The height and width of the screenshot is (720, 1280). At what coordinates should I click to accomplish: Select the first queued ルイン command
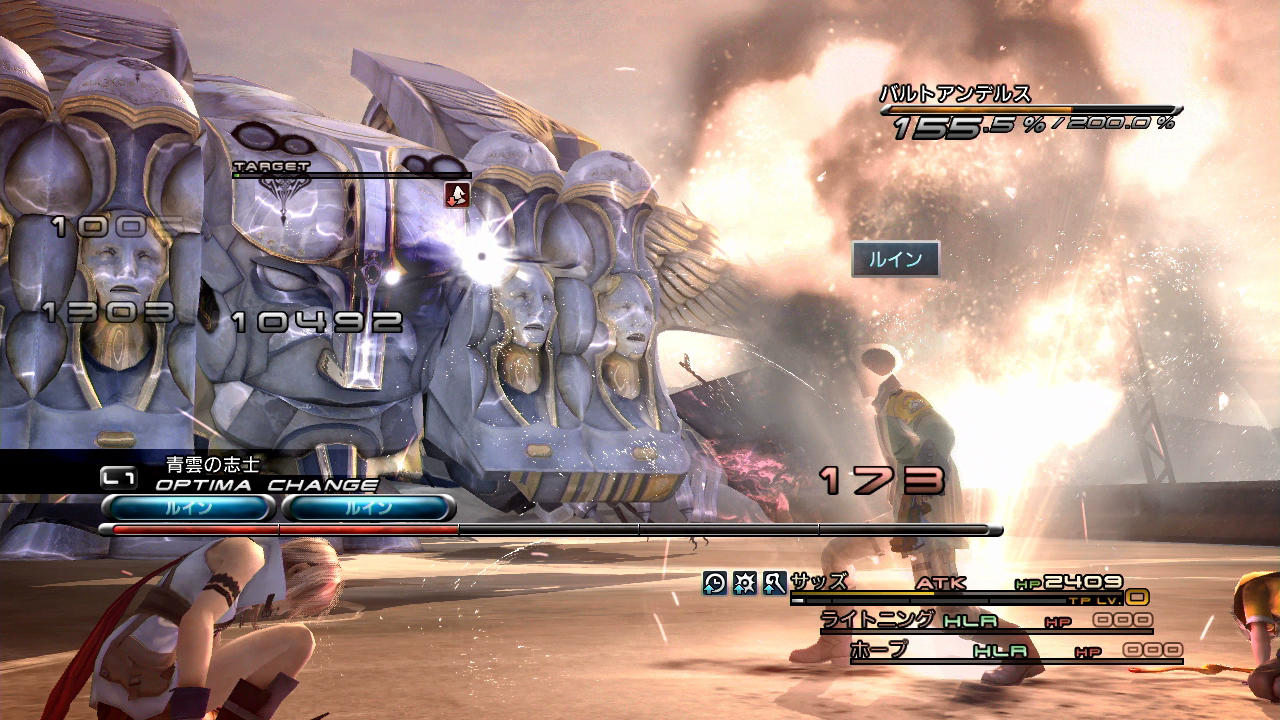(x=188, y=508)
